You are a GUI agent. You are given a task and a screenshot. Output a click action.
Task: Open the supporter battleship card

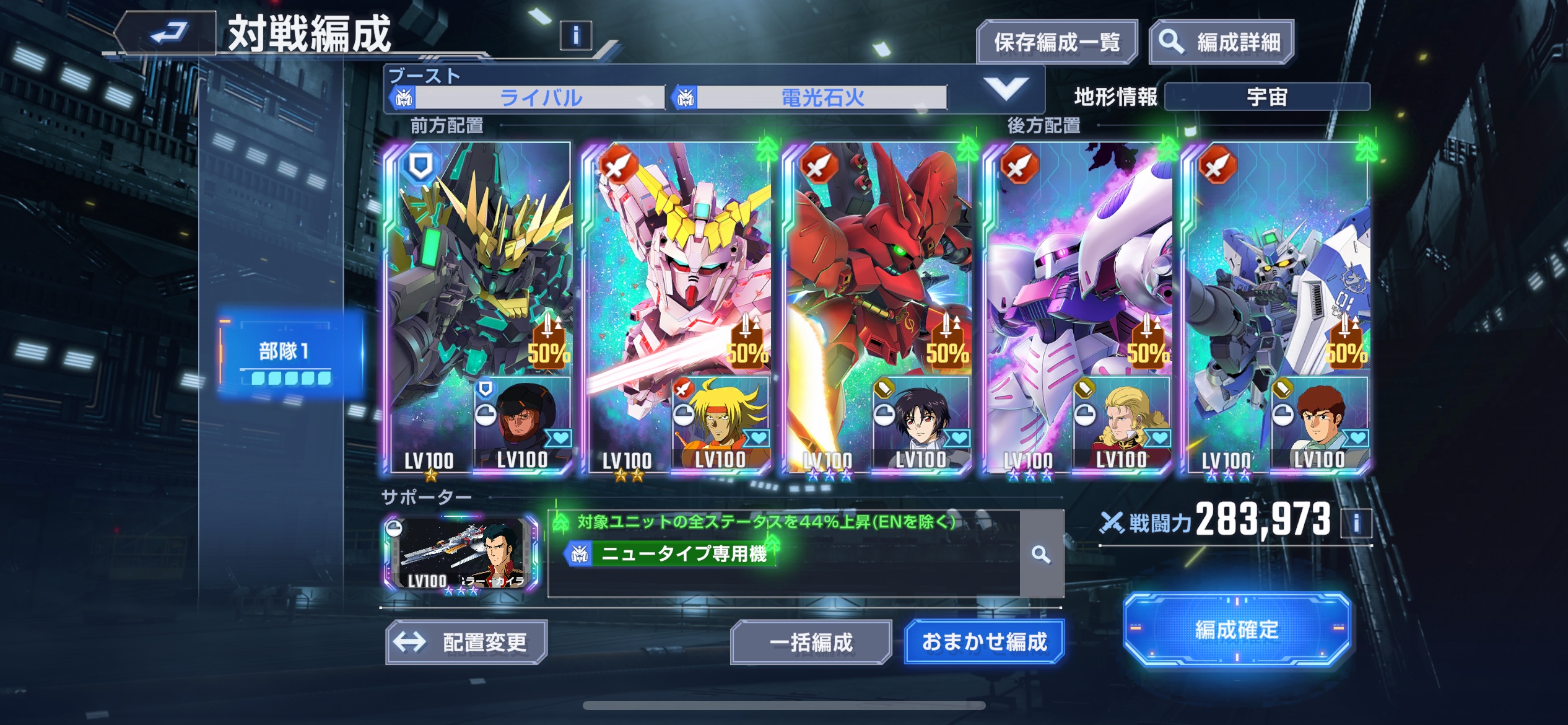(x=460, y=553)
